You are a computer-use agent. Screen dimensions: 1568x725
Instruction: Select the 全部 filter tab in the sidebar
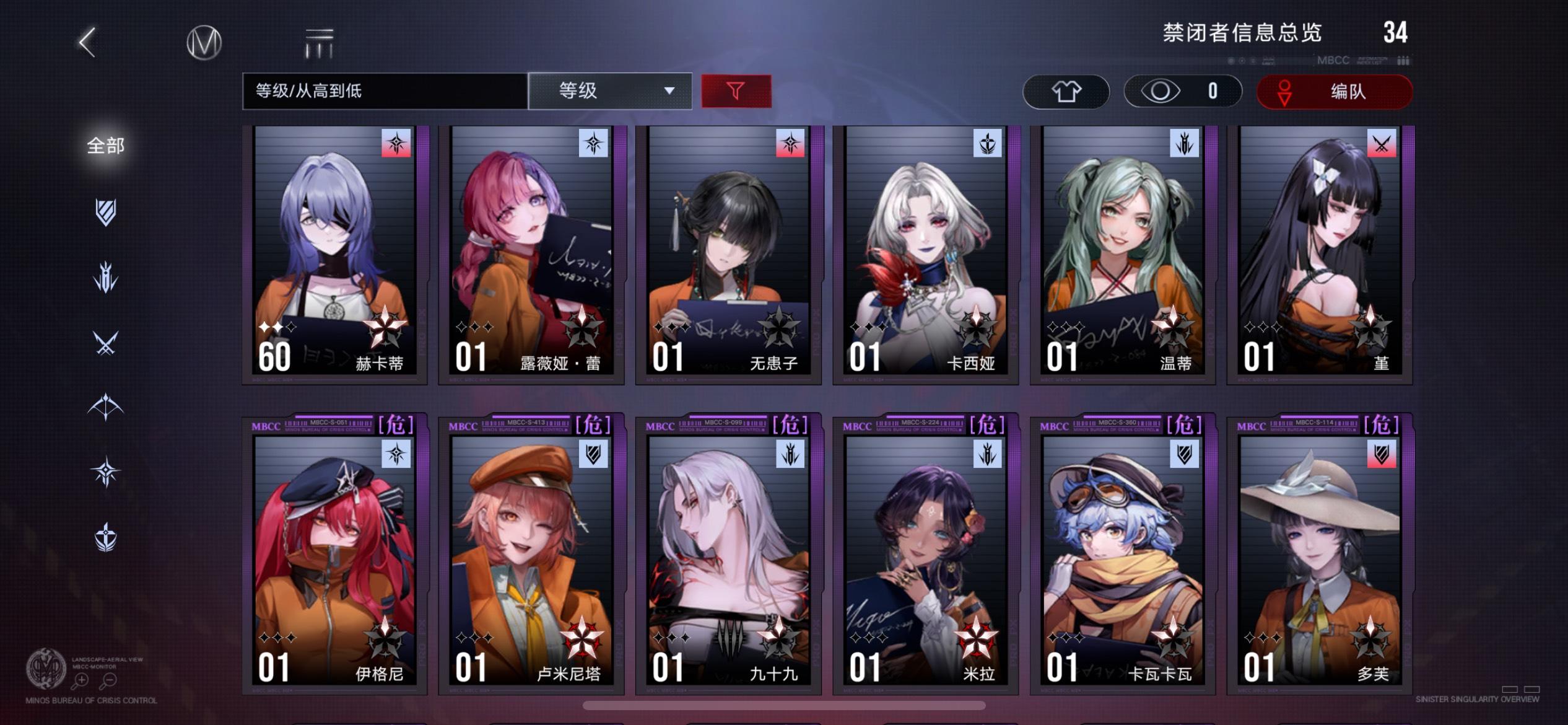(107, 146)
